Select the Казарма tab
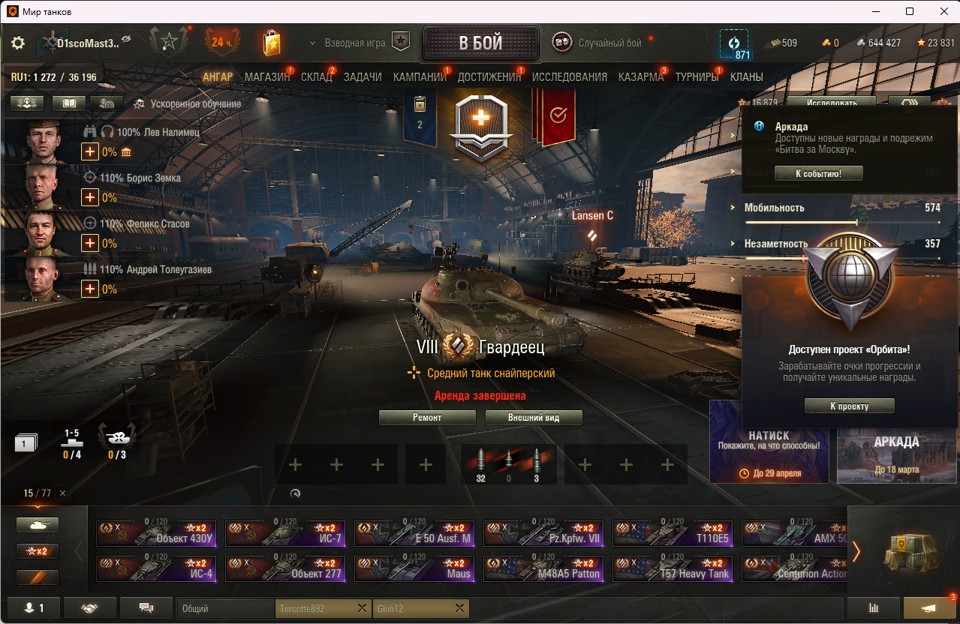 click(x=641, y=77)
